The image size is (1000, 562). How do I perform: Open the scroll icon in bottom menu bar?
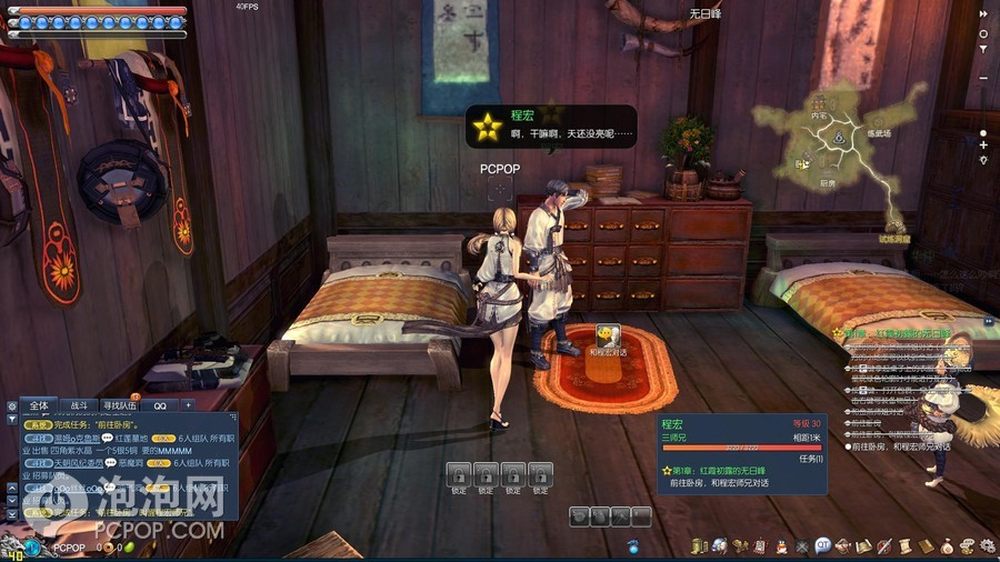(904, 546)
